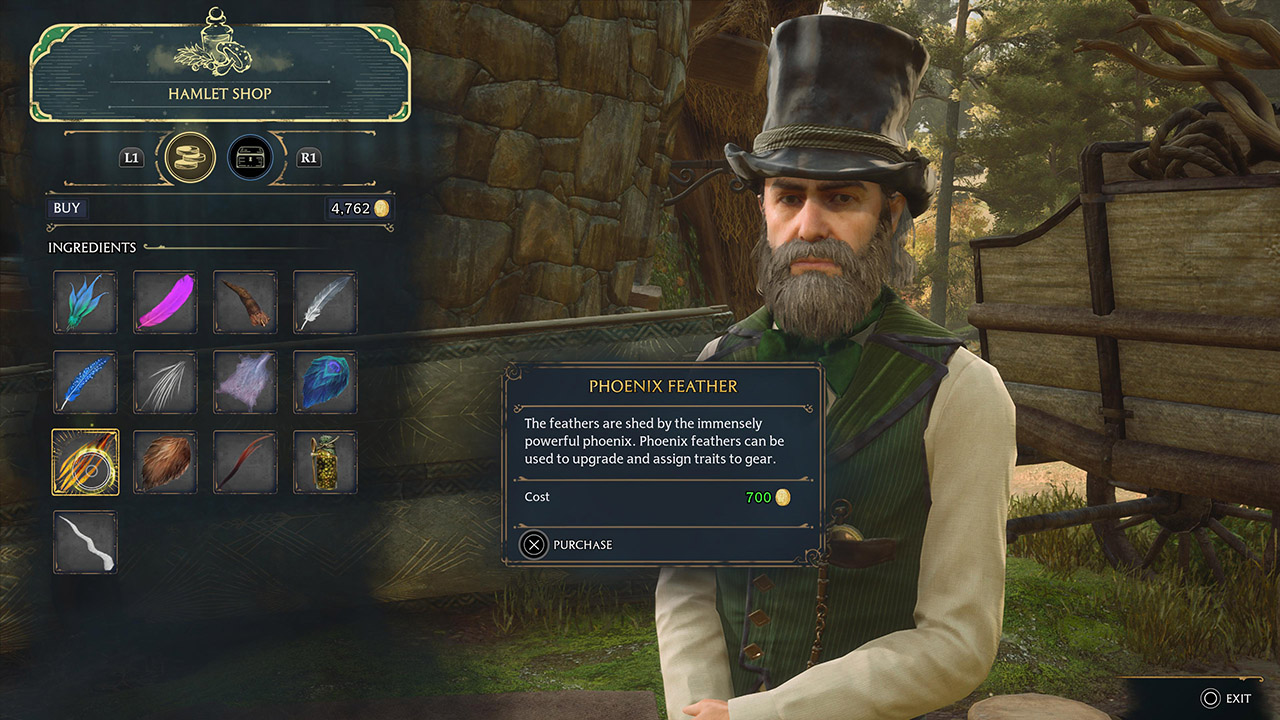This screenshot has height=720, width=1280.
Task: Select the white spiral horn item
Action: pos(85,542)
